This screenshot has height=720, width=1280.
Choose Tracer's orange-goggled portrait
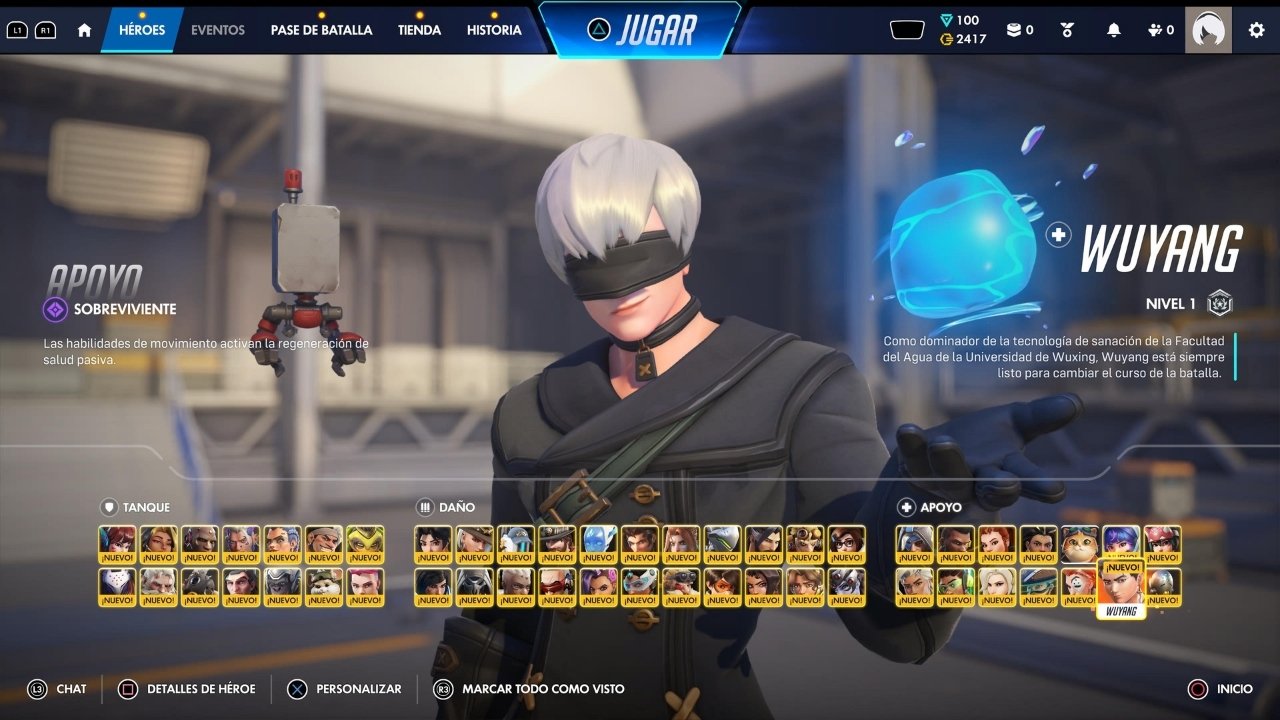point(722,587)
